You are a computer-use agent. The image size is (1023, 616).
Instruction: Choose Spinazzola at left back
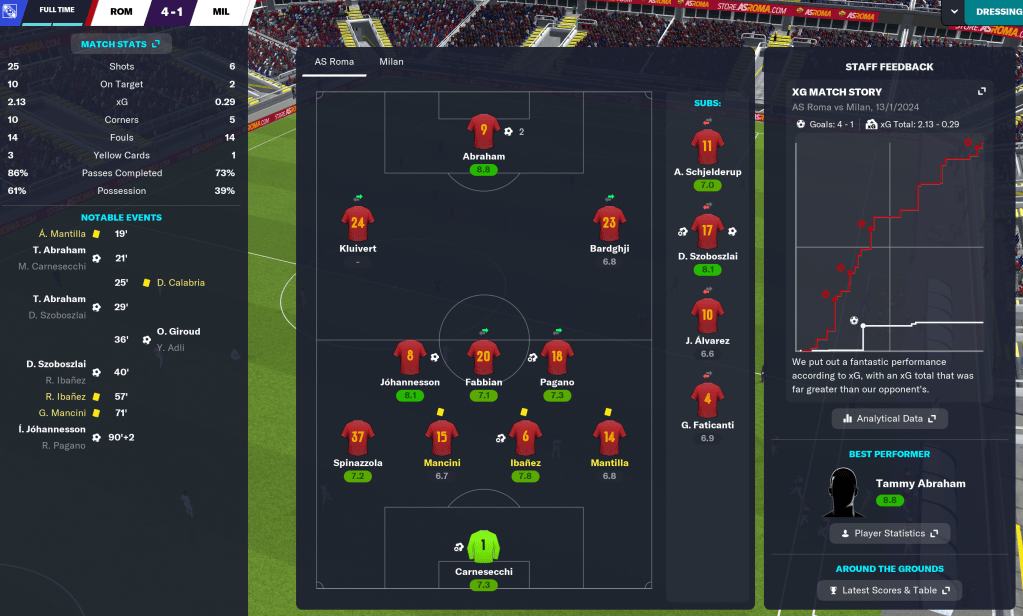[x=358, y=437]
